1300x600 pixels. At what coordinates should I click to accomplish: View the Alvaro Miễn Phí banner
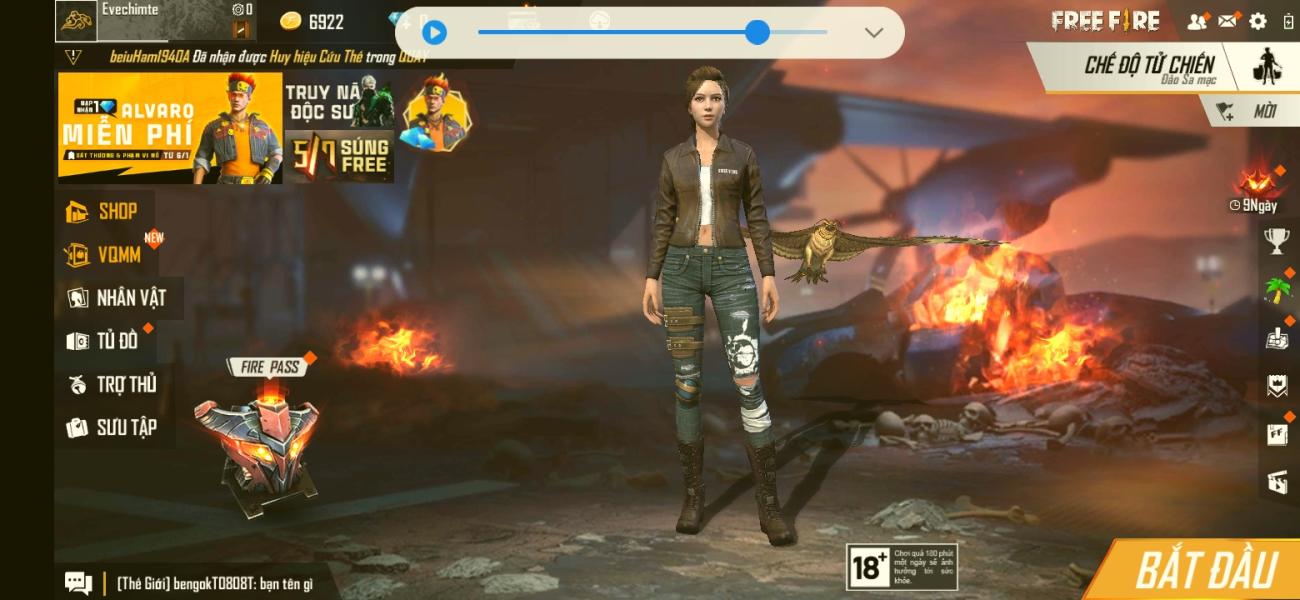pyautogui.click(x=170, y=128)
